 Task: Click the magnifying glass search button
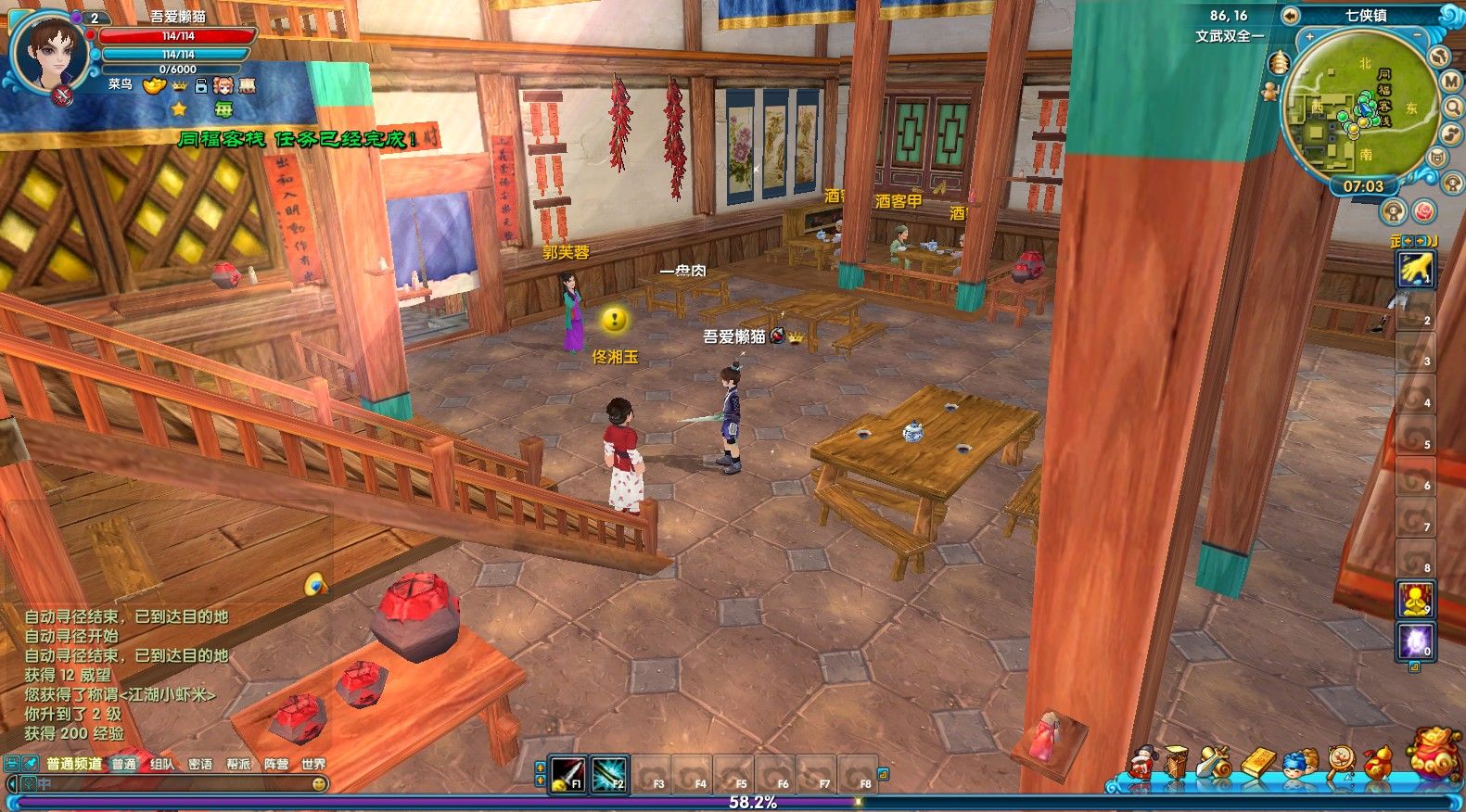(1453, 108)
